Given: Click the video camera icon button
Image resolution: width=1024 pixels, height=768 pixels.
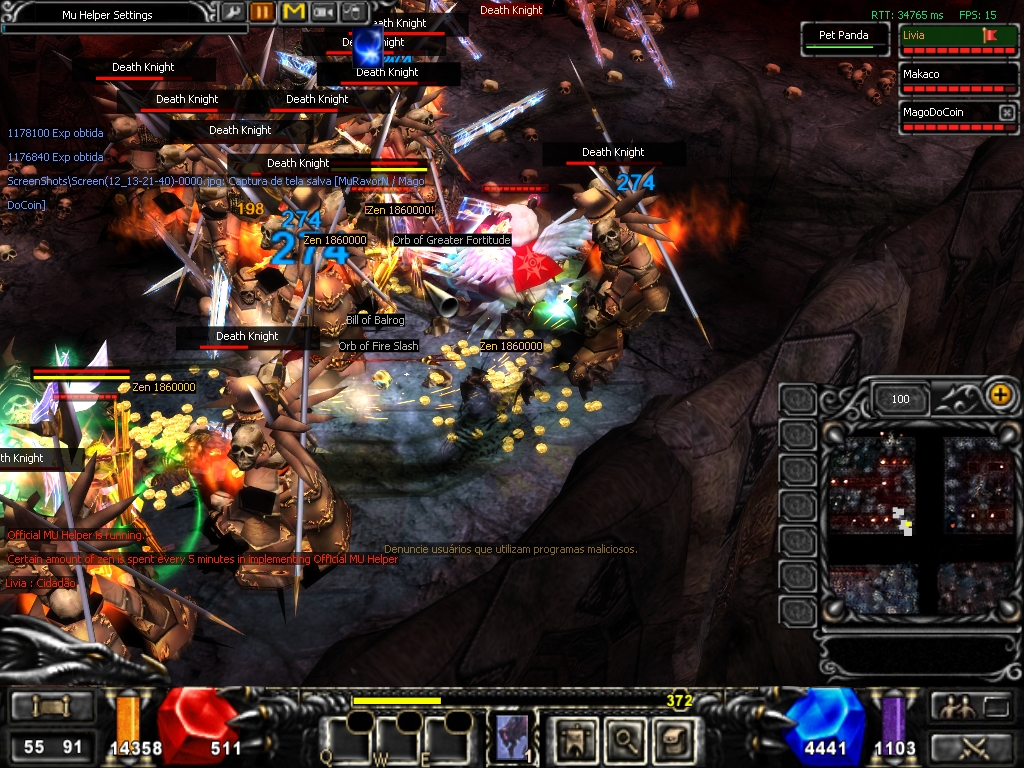Looking at the screenshot, I should click(323, 12).
